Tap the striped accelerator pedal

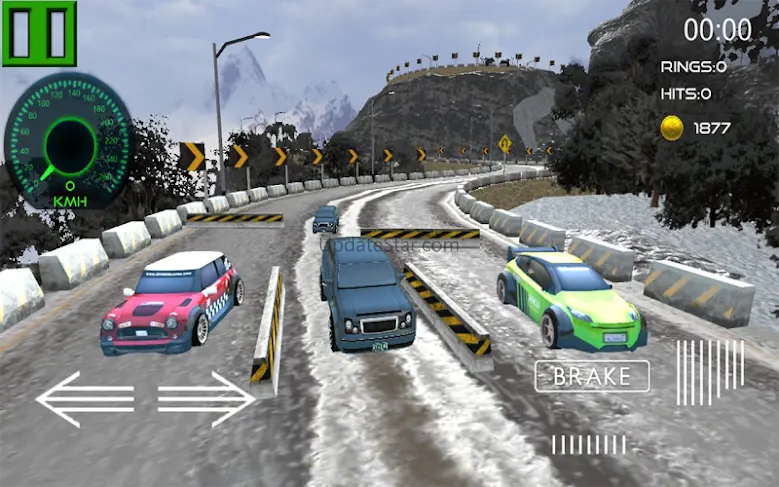click(709, 372)
